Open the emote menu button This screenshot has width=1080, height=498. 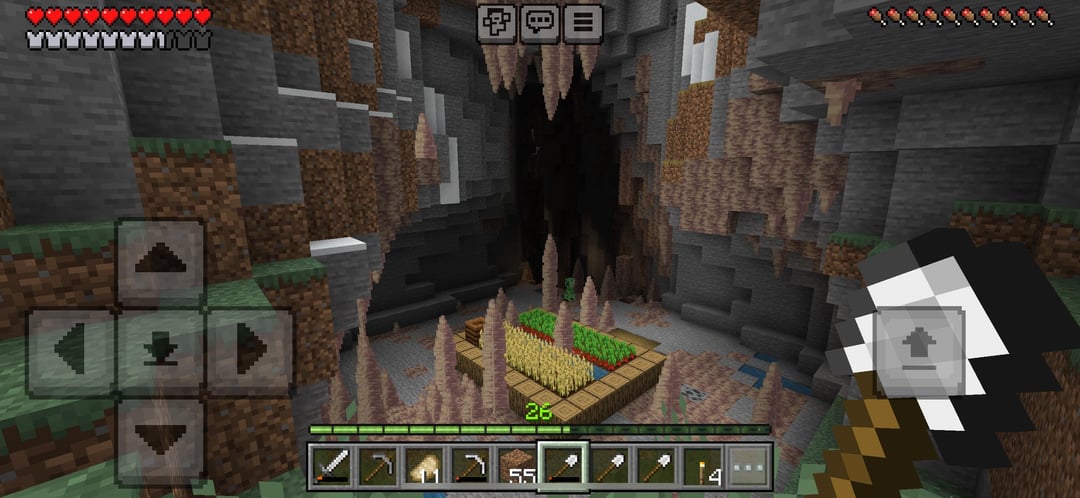click(x=496, y=21)
